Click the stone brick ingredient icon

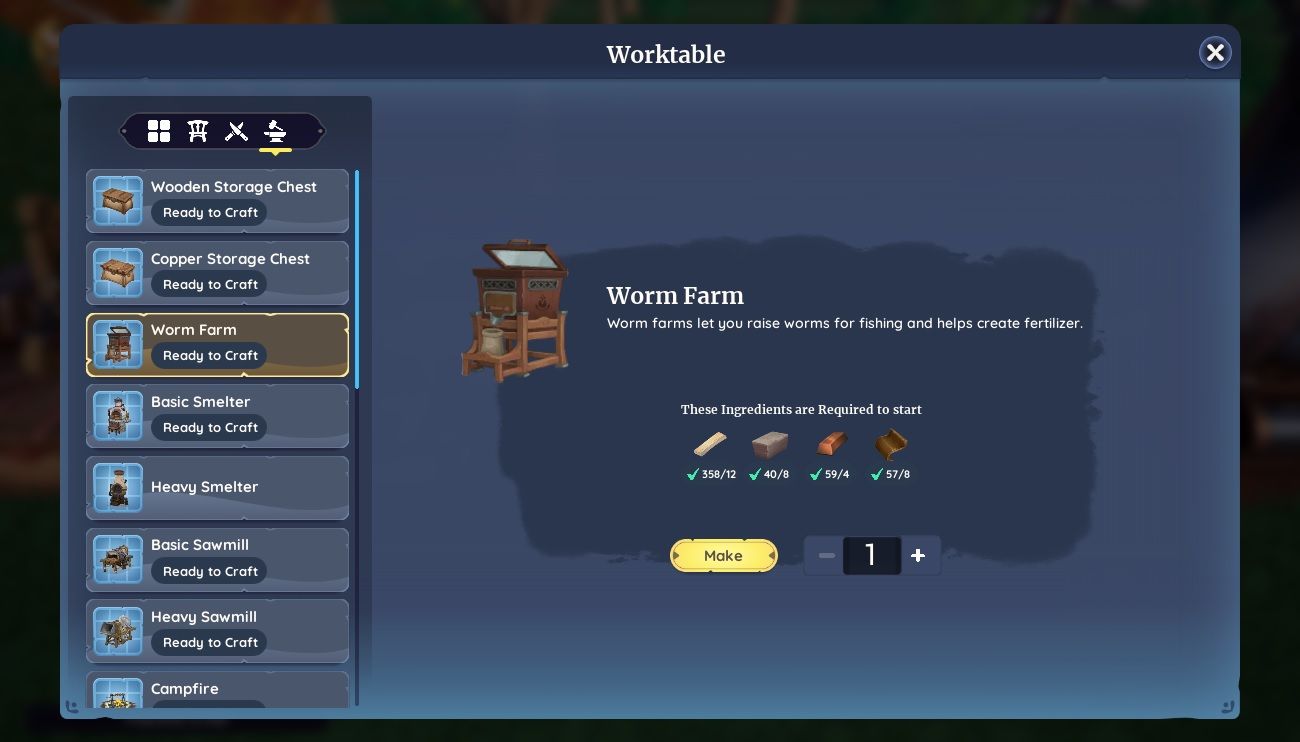770,444
